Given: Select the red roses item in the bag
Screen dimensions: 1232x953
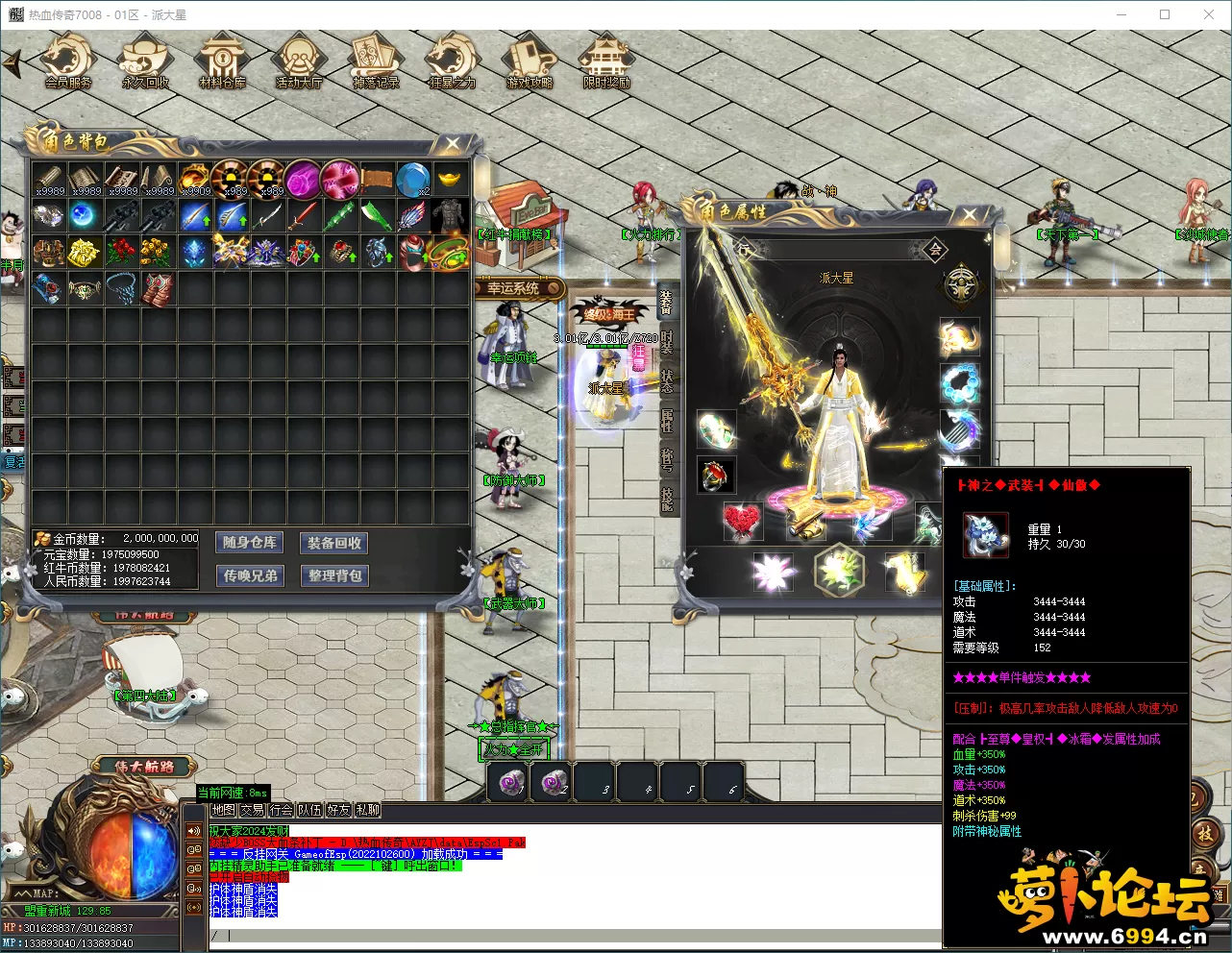Looking at the screenshot, I should click(121, 252).
